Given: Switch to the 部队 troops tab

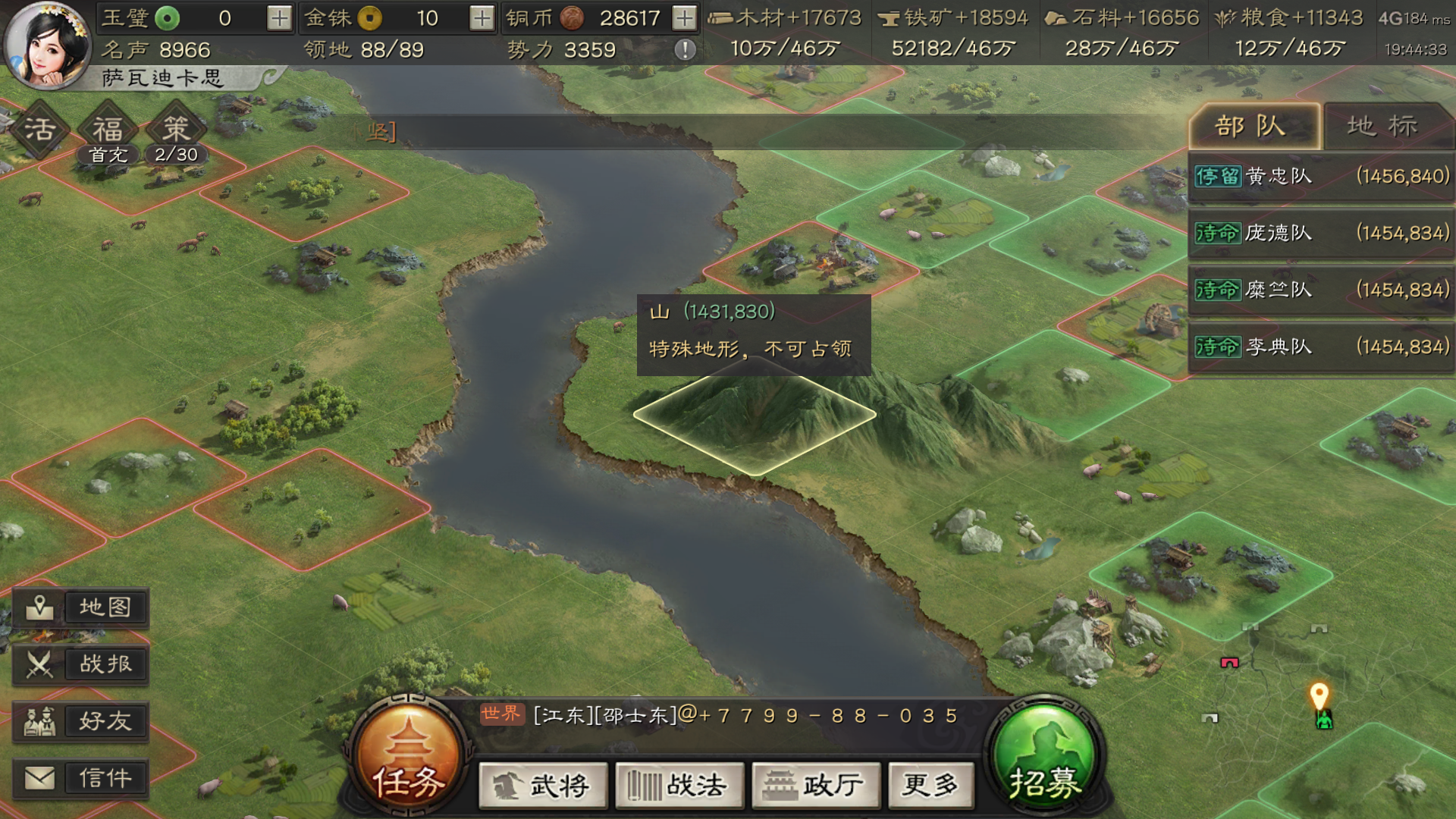Looking at the screenshot, I should pyautogui.click(x=1255, y=126).
